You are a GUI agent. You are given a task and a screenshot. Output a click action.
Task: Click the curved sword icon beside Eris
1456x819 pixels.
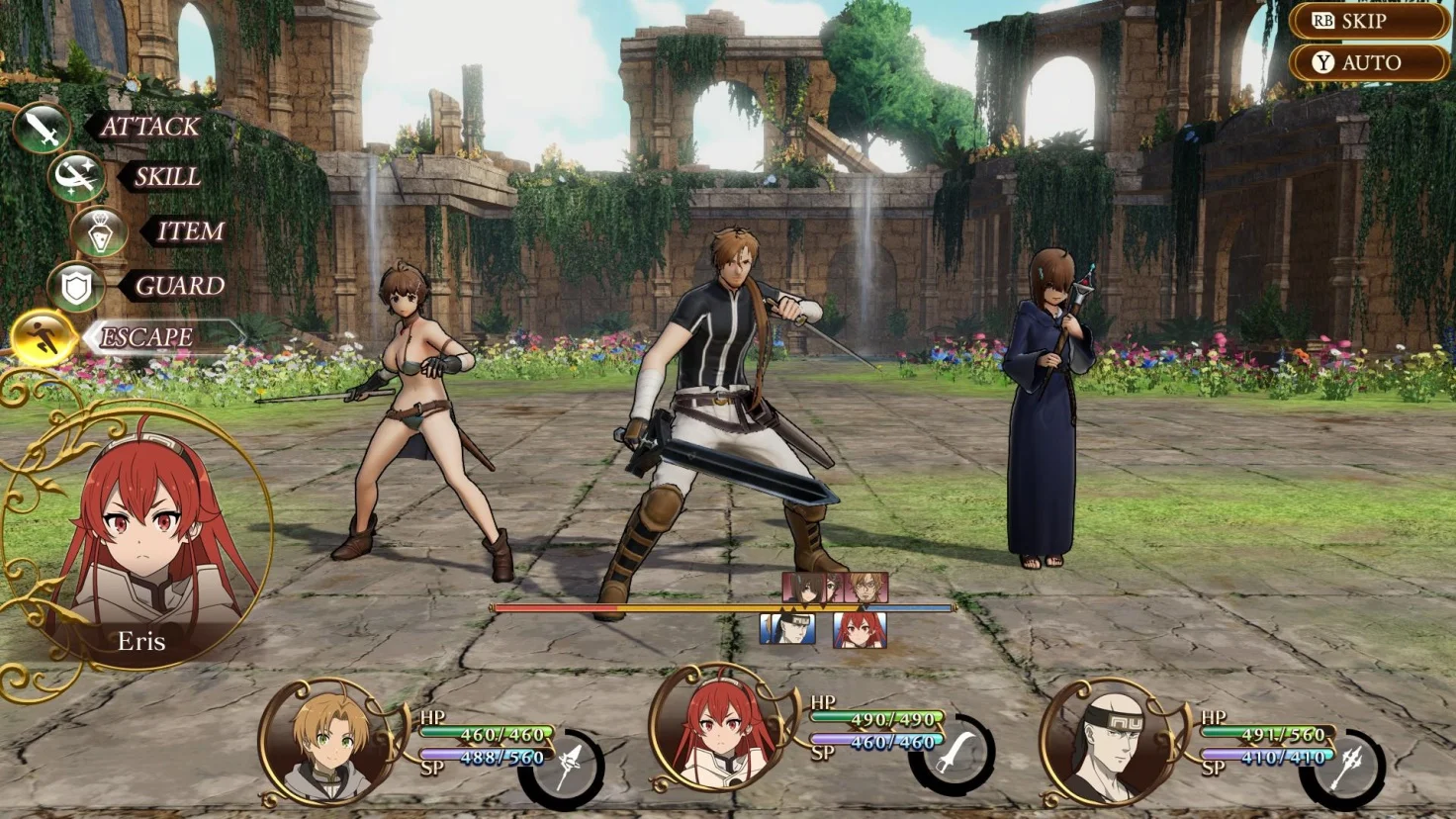(953, 758)
